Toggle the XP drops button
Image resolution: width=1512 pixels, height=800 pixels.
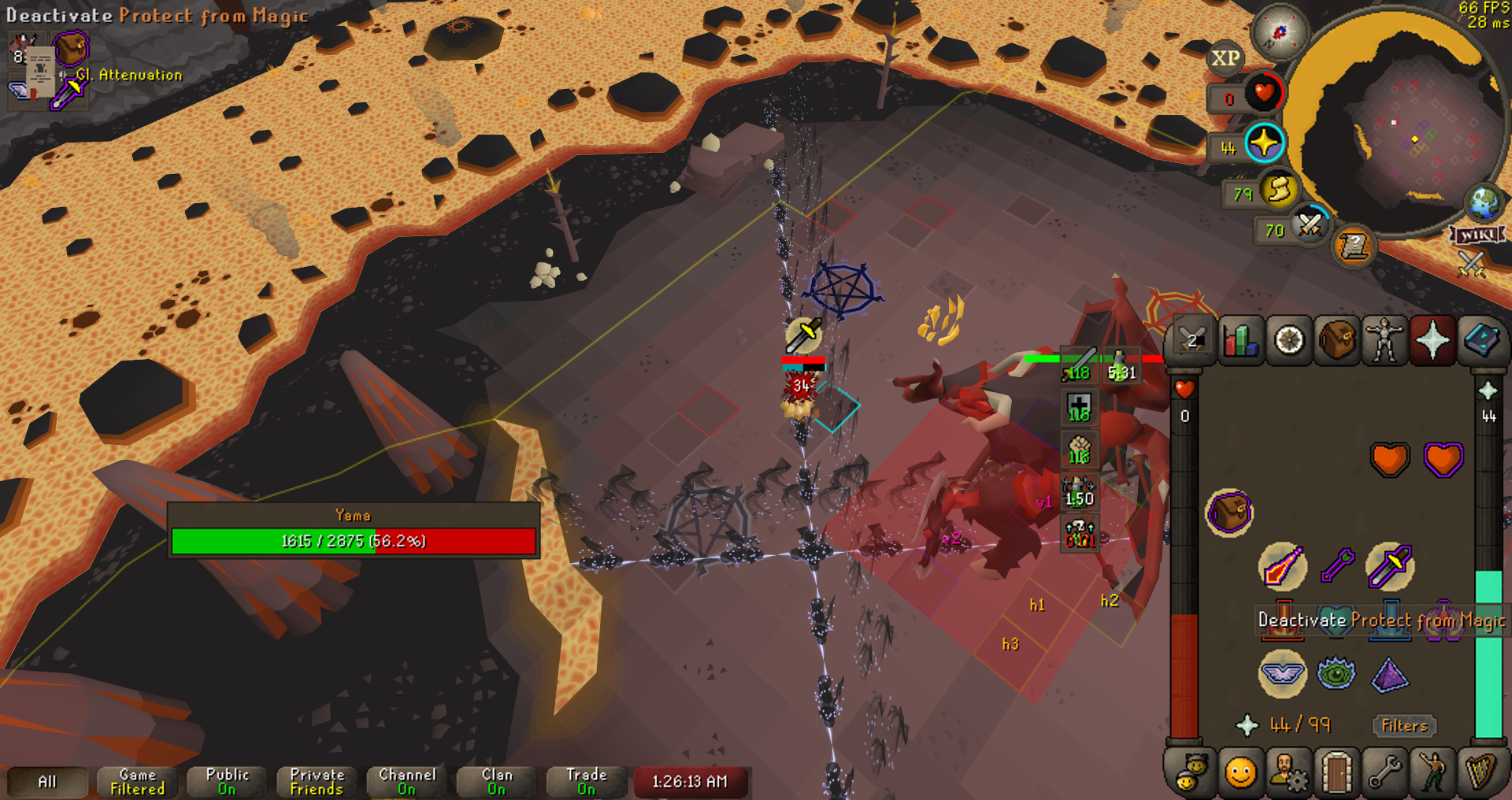pos(1225,58)
